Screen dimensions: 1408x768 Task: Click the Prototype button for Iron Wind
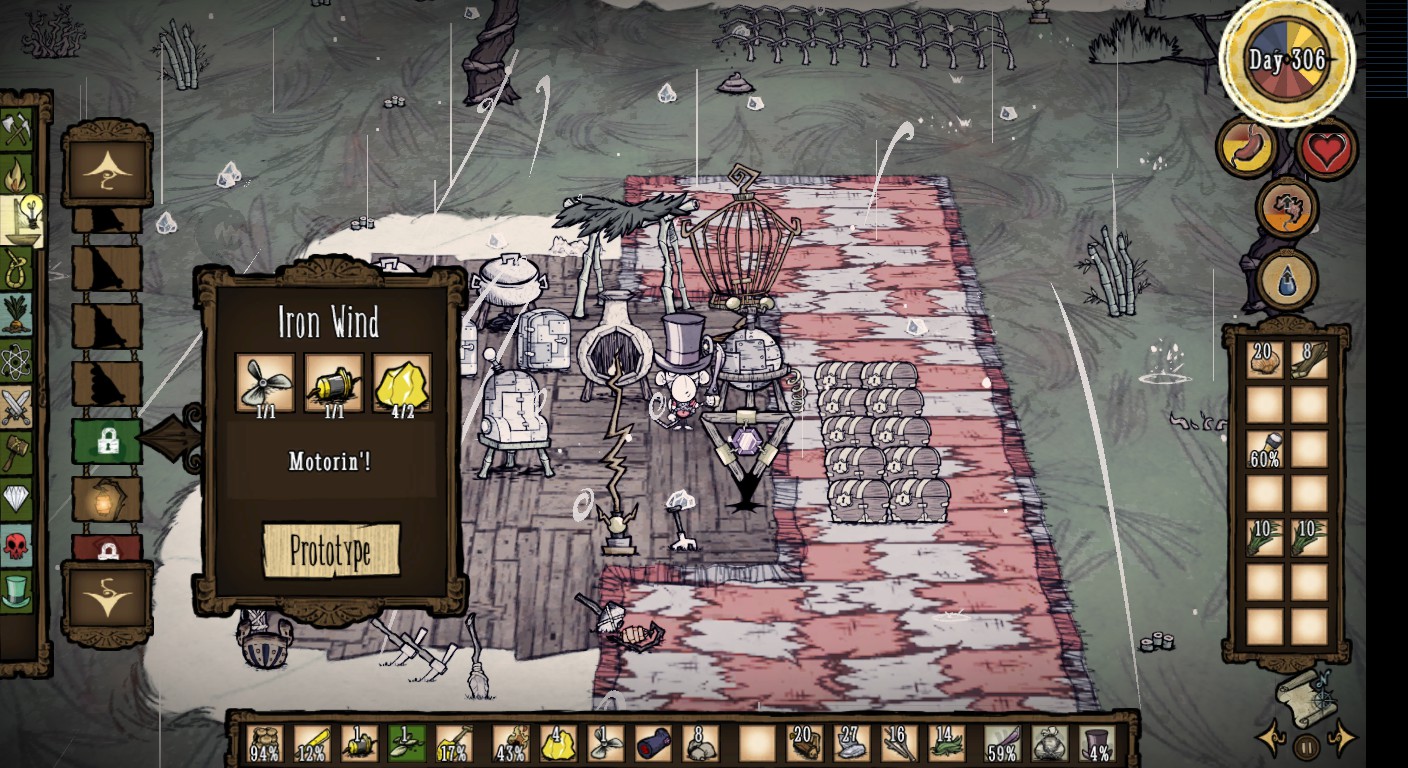331,549
